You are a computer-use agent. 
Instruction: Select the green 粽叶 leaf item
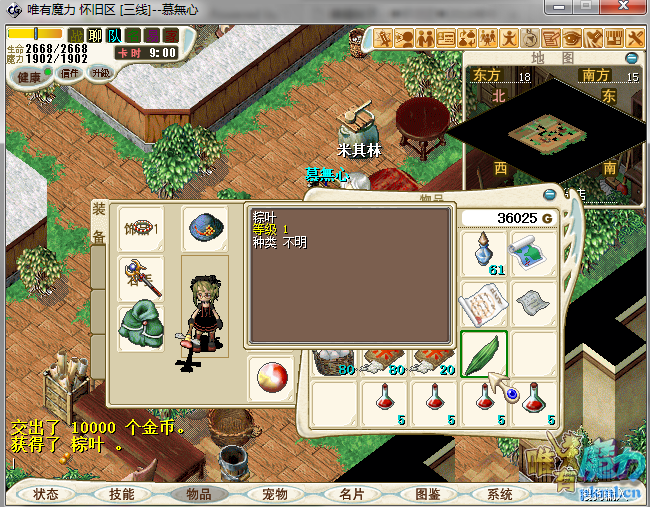(x=484, y=354)
